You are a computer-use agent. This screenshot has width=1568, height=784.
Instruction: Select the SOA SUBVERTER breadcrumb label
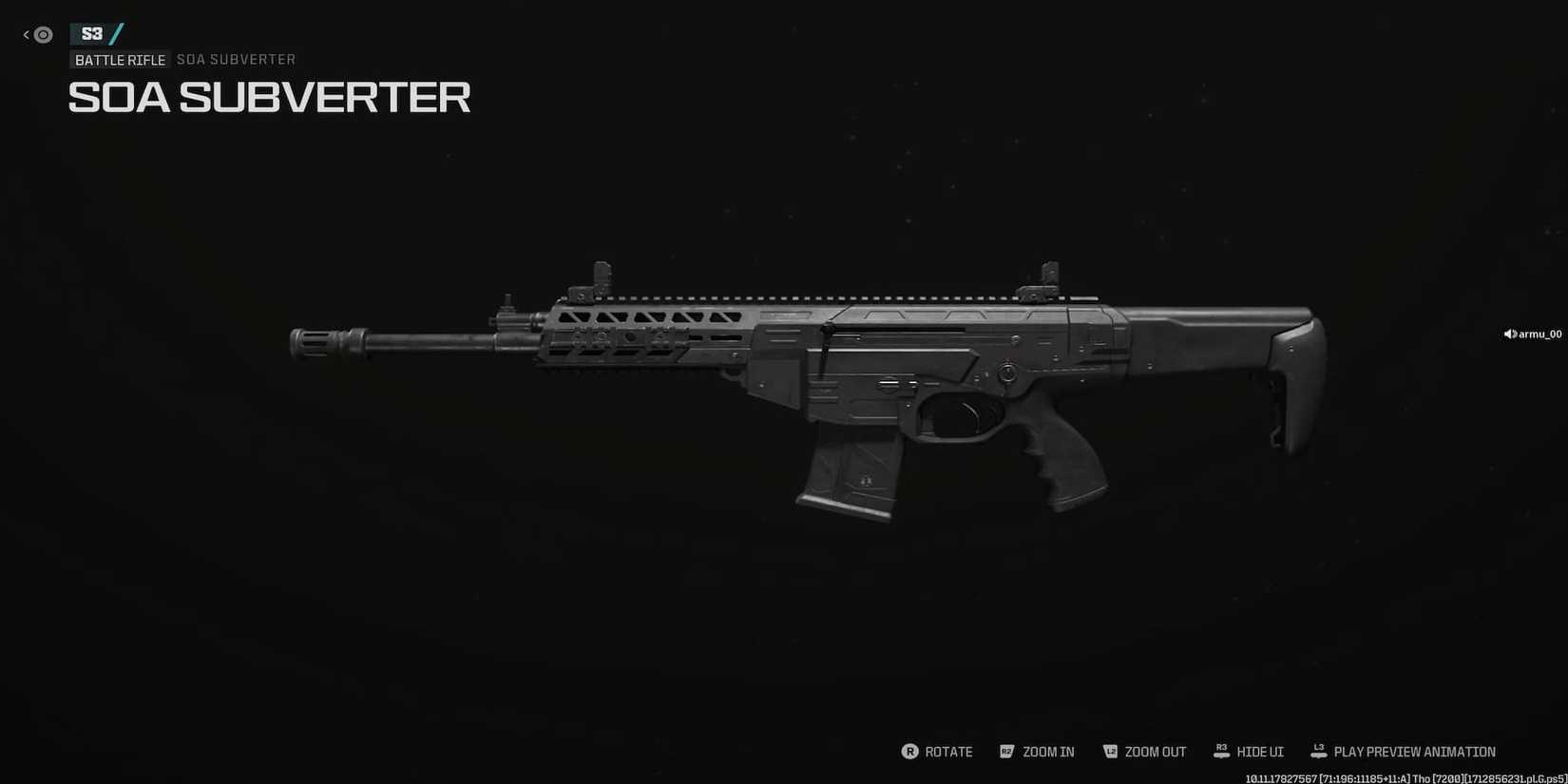pos(236,59)
